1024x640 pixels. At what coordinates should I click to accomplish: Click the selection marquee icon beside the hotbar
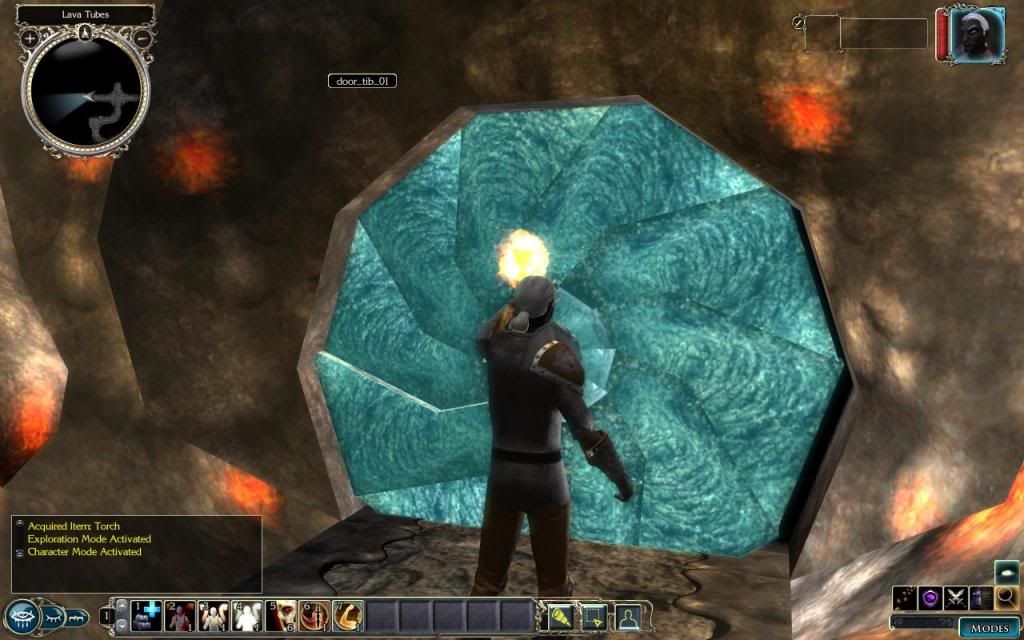(x=594, y=615)
